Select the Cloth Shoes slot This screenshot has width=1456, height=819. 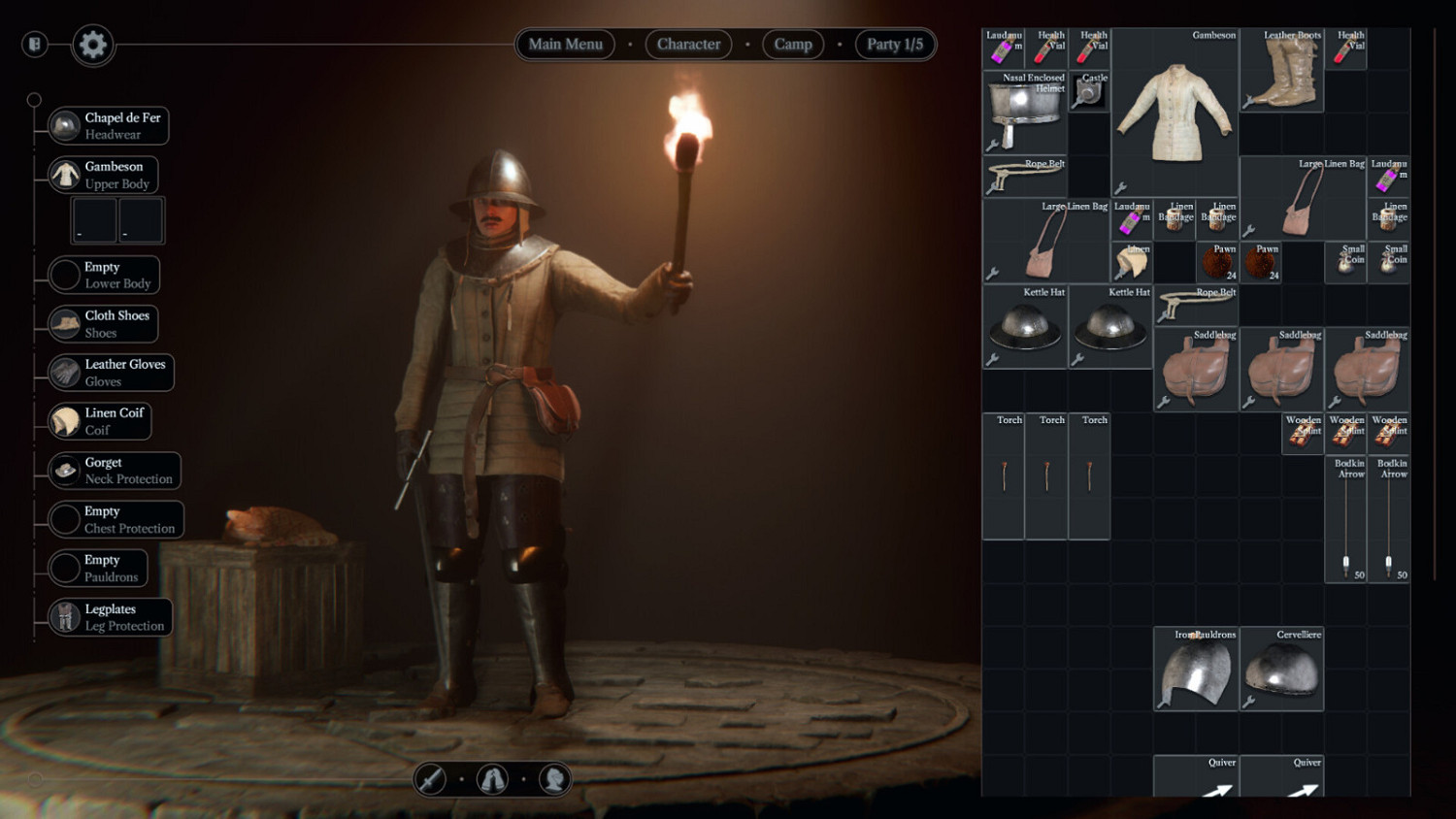coord(103,324)
